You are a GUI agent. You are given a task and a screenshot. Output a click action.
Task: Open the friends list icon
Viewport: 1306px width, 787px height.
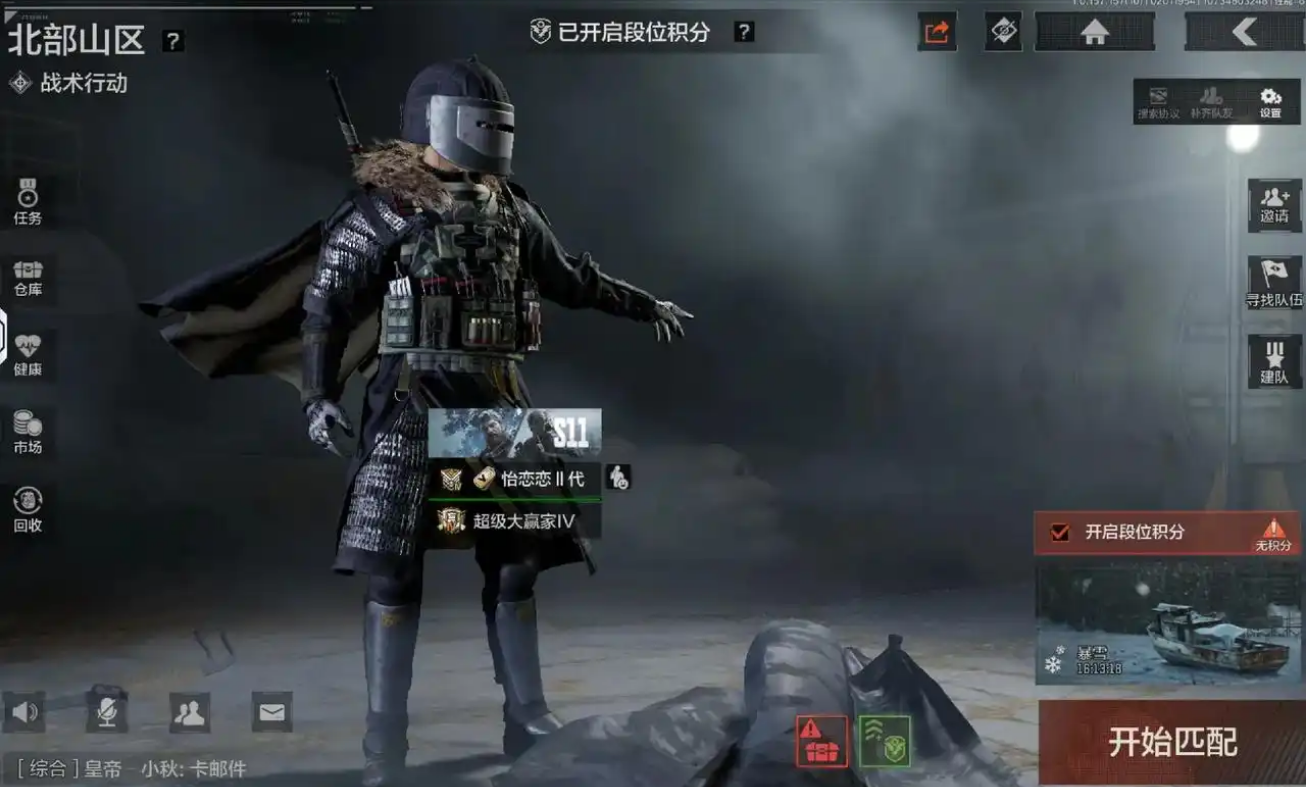coord(189,712)
